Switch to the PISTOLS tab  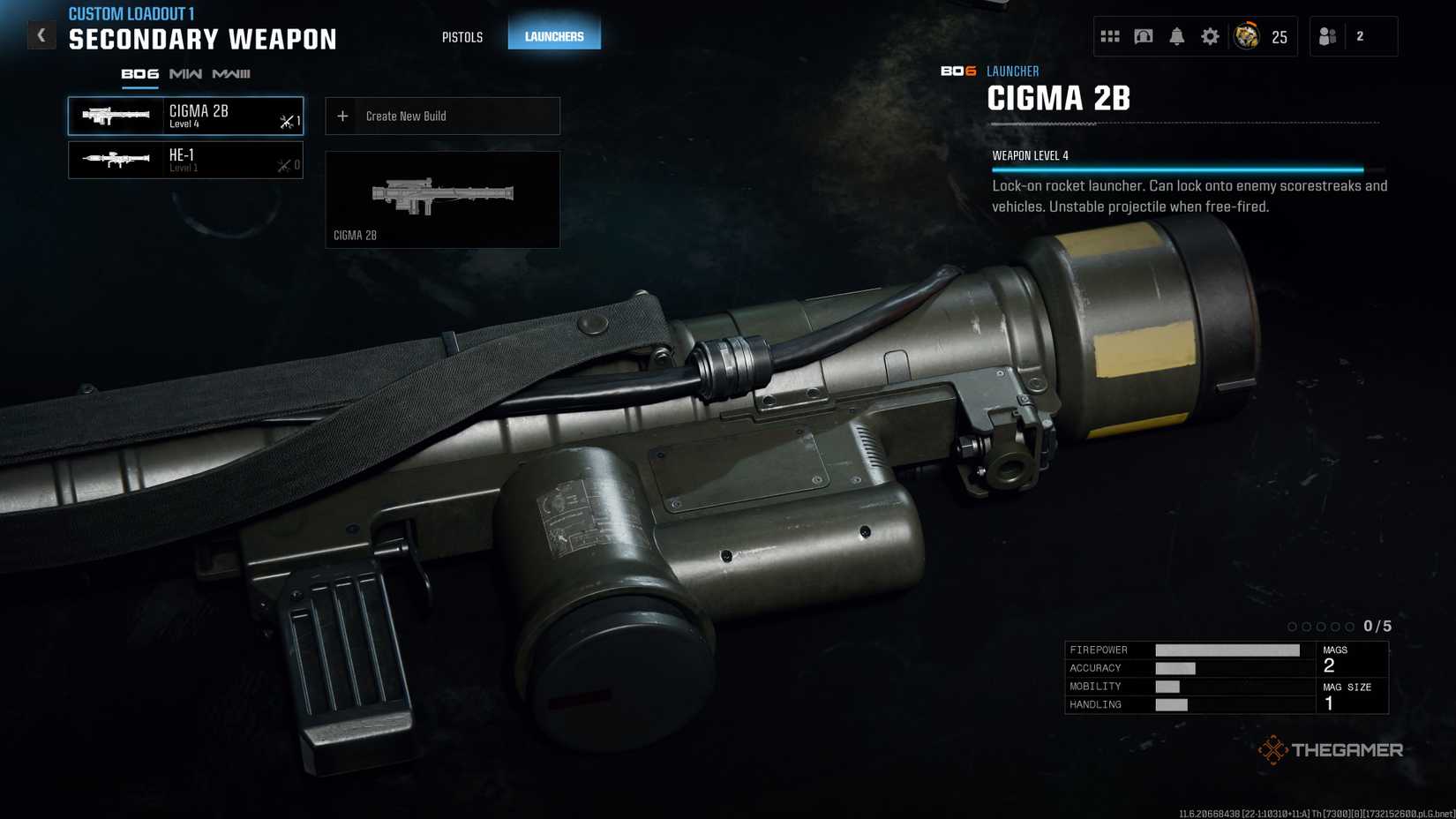[462, 37]
